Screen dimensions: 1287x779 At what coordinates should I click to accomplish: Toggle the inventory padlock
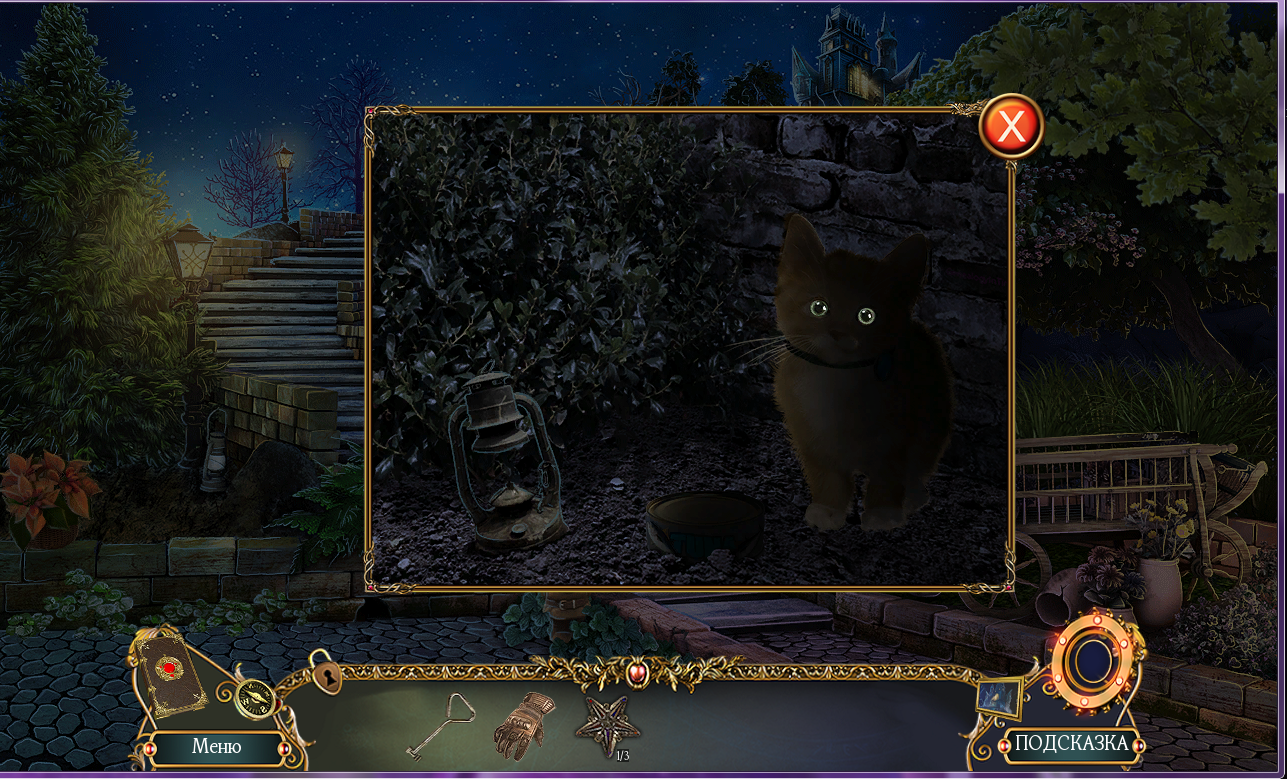click(326, 674)
